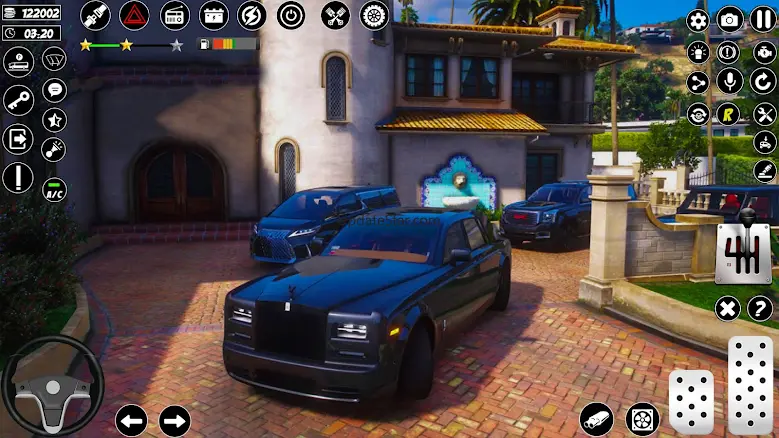Open the gear shifter panel

tap(743, 254)
